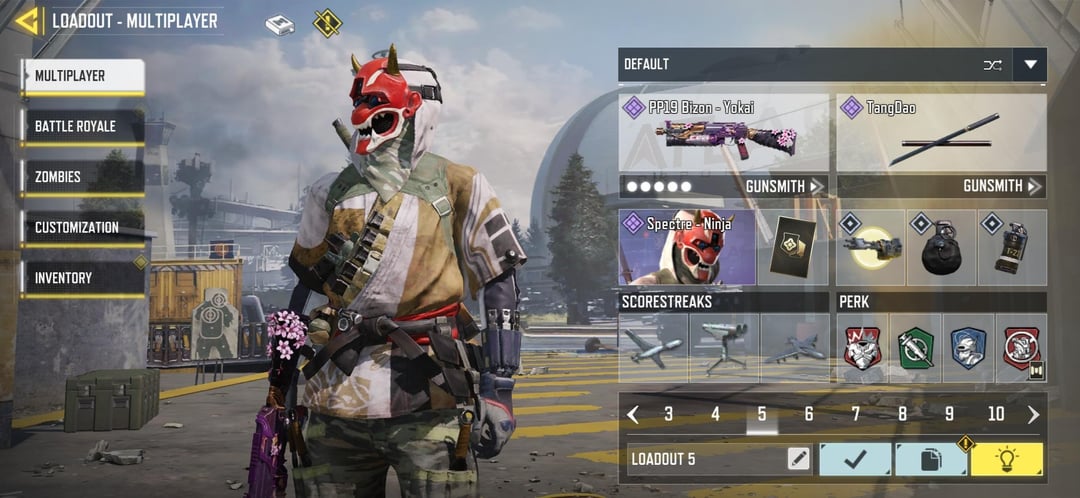Rename Loadout 5 with the pencil icon

[797, 459]
